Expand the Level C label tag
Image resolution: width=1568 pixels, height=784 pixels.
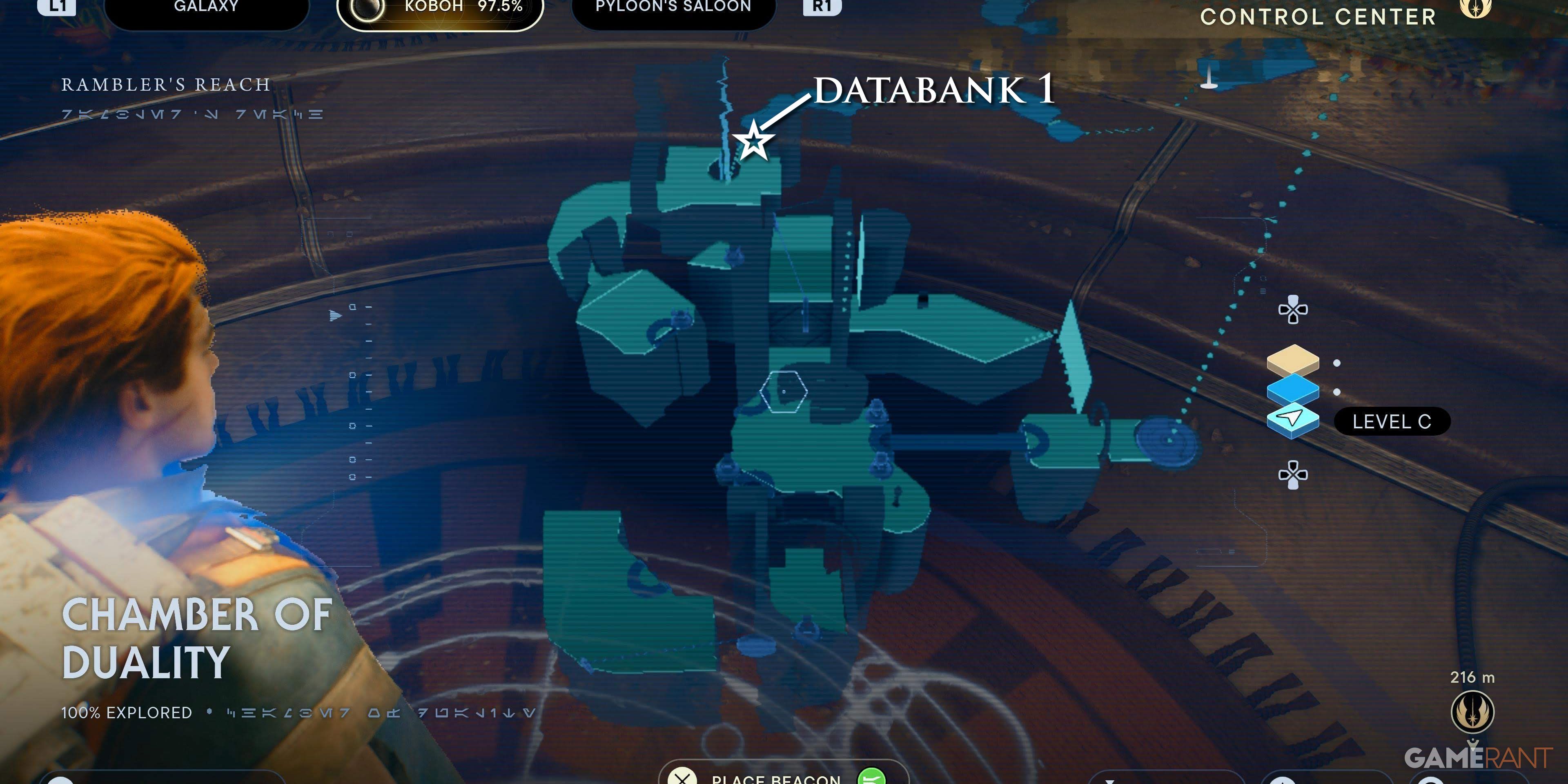(x=1393, y=422)
